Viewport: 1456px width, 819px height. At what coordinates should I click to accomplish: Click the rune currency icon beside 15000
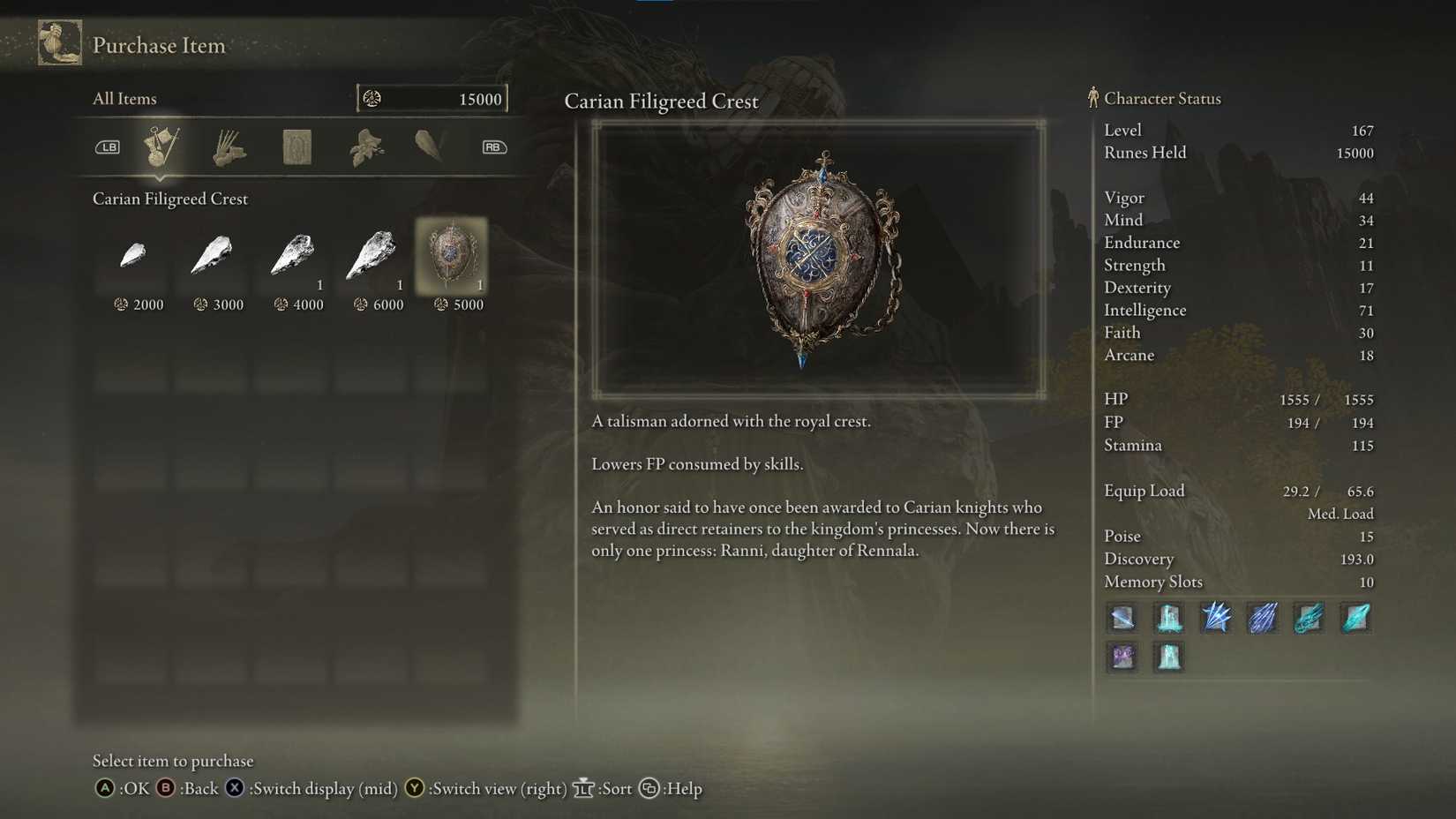click(x=373, y=98)
